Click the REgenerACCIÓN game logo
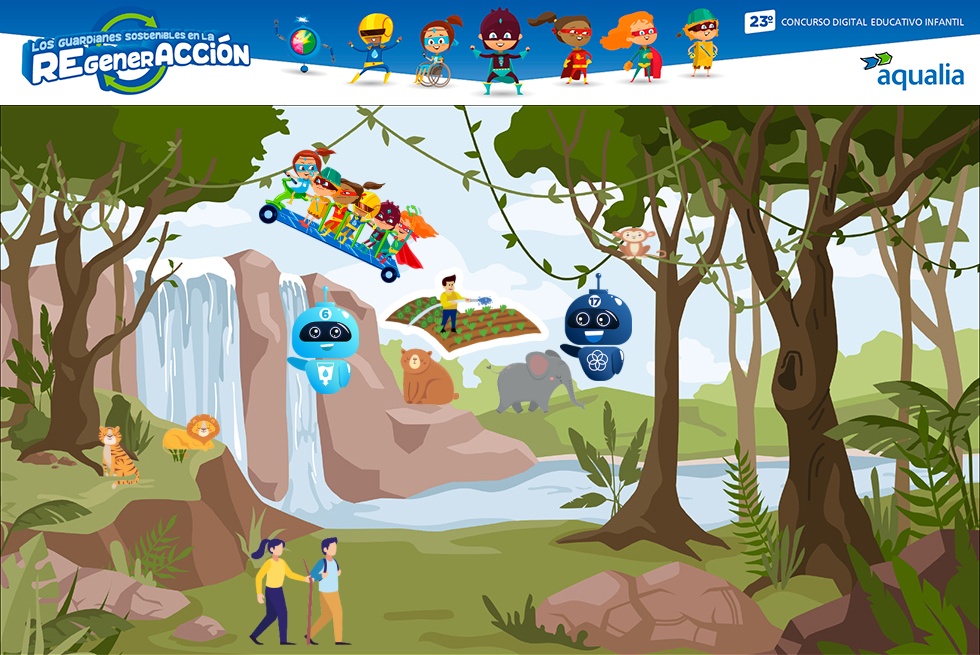The image size is (980, 655). tap(135, 55)
